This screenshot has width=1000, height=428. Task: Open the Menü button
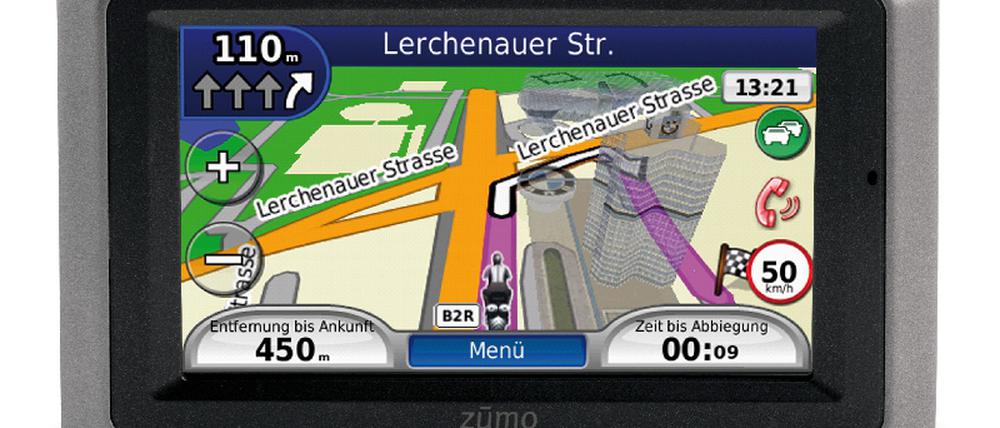click(497, 351)
